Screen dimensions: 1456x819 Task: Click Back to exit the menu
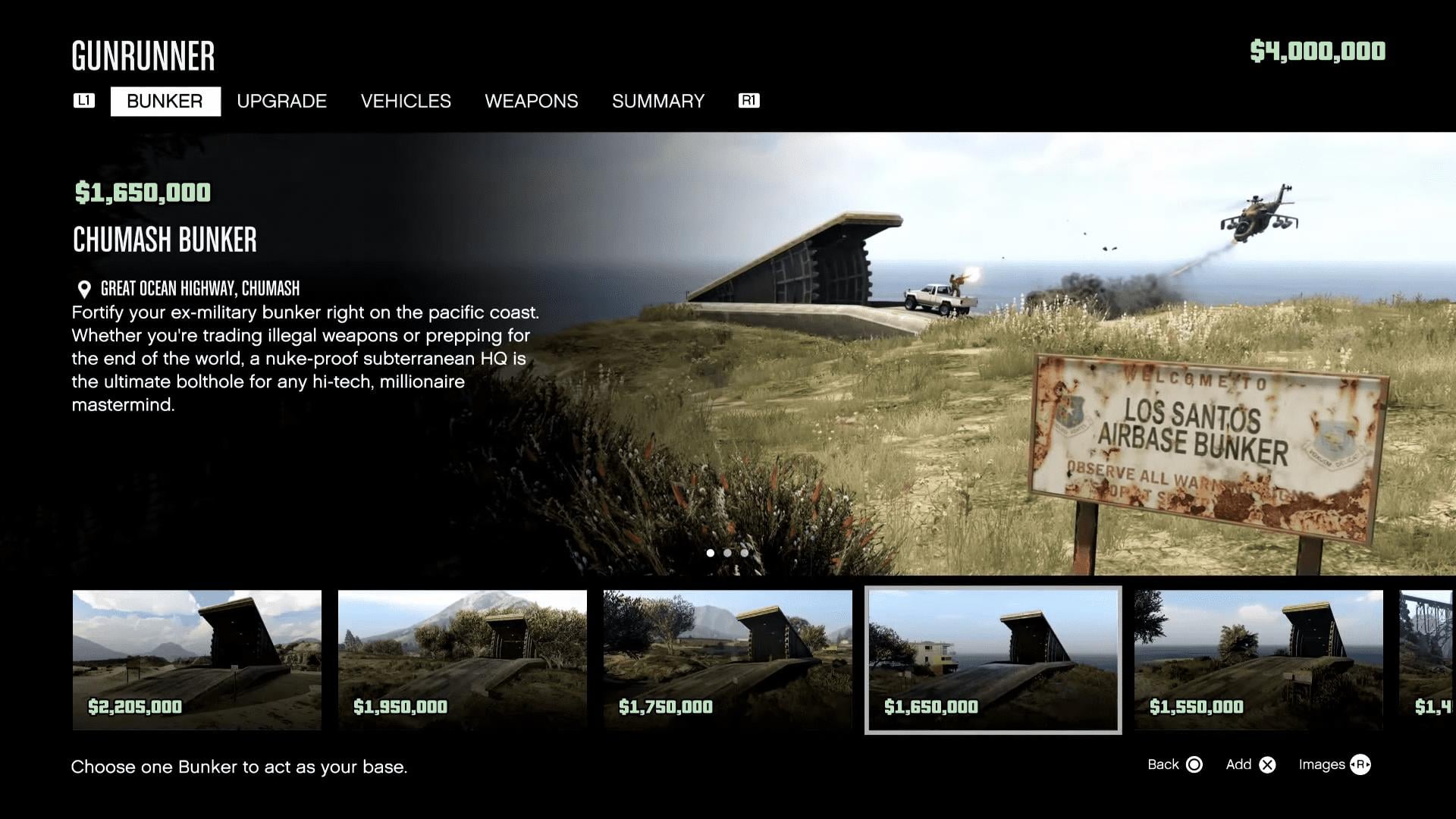1166,765
